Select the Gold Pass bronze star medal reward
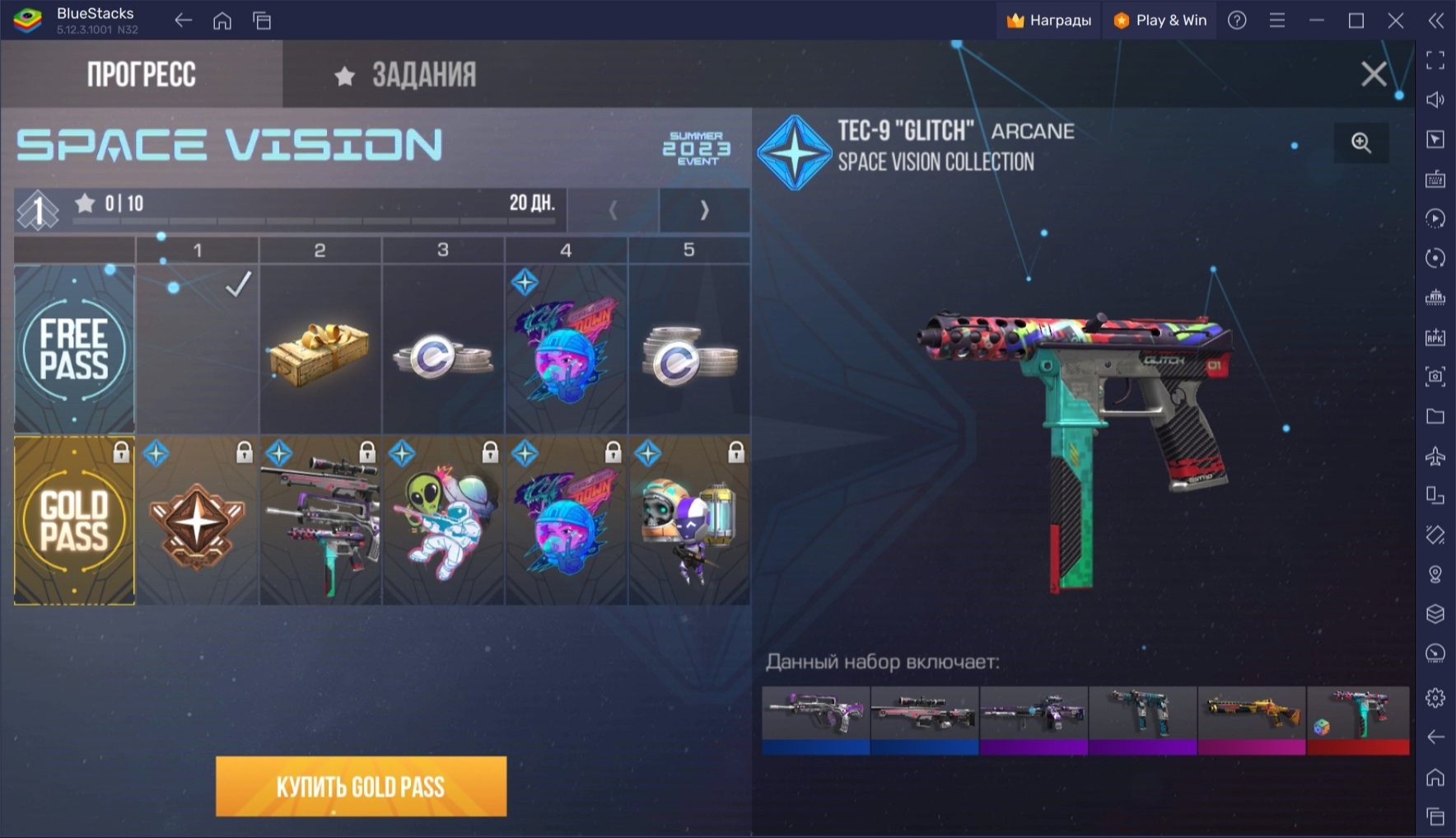1456x838 pixels. 197,522
